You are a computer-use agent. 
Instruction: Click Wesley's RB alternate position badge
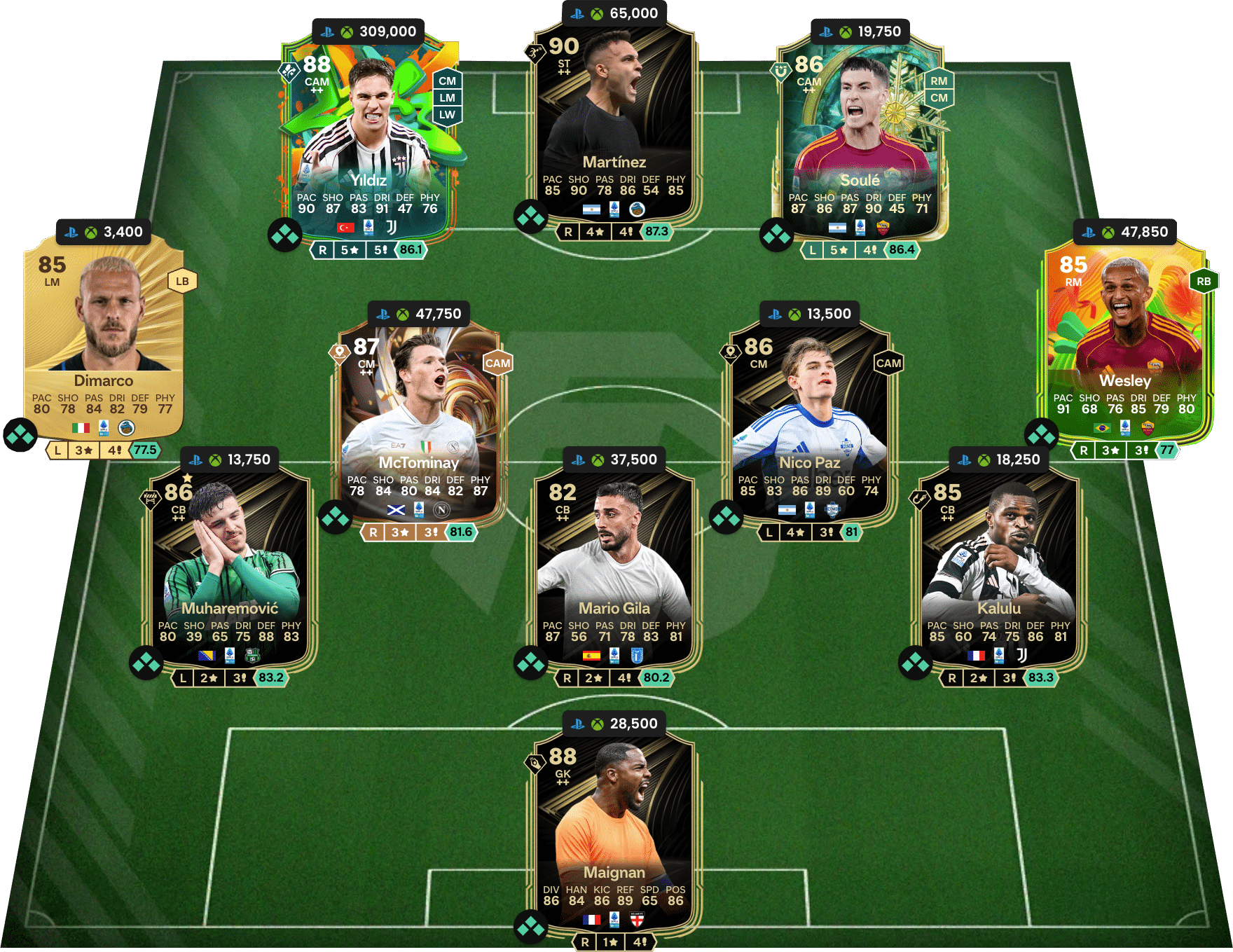[1204, 282]
